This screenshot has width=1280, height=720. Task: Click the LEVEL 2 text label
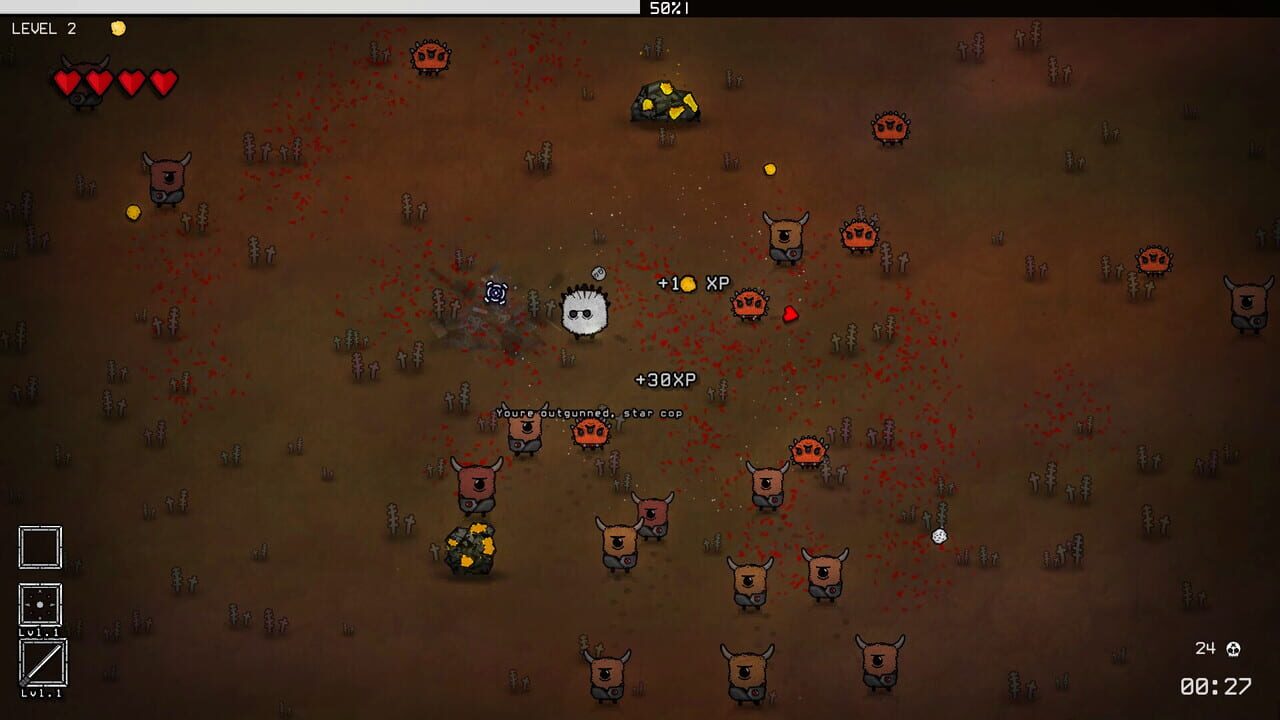coord(43,28)
